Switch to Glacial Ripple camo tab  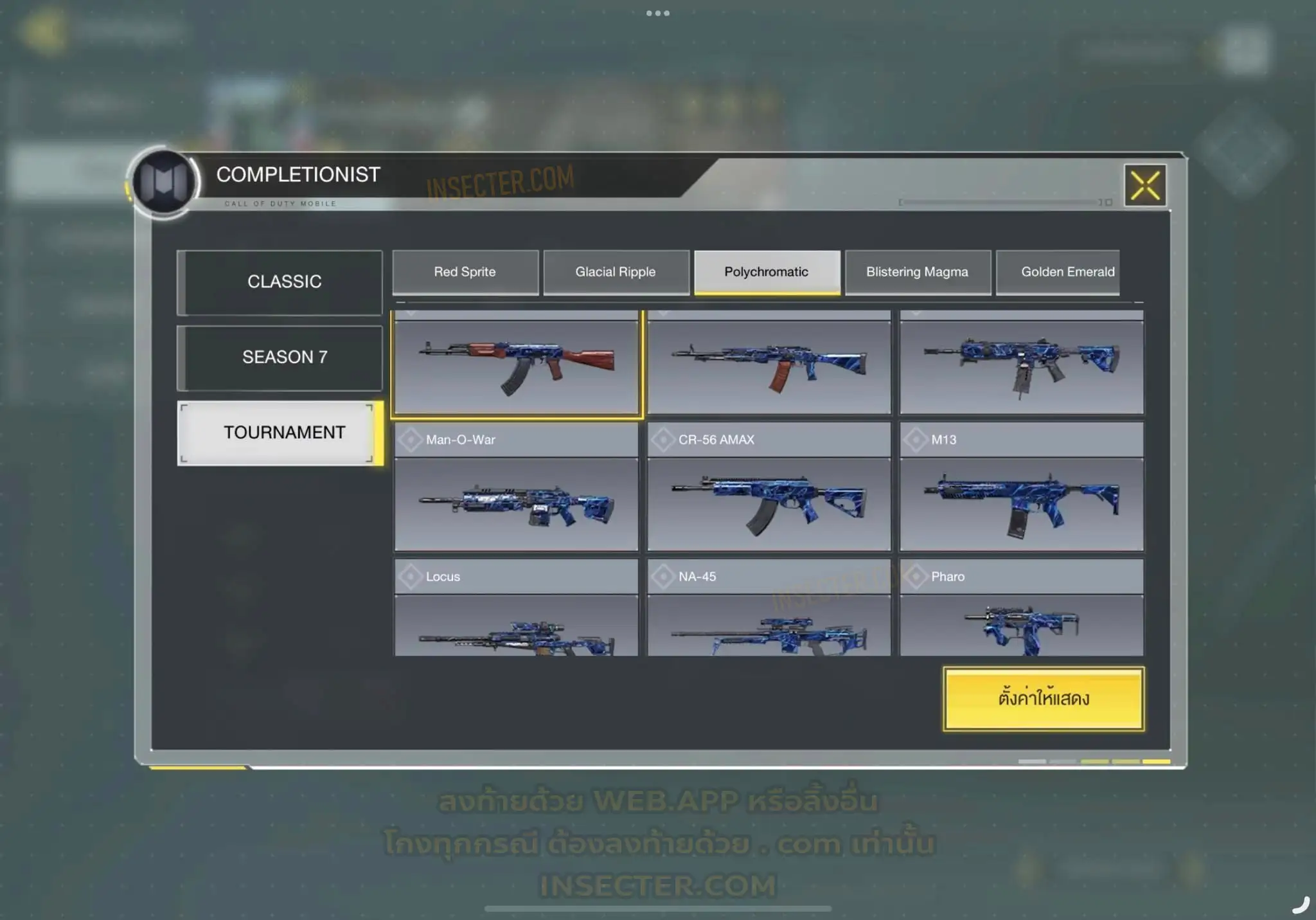(x=616, y=272)
